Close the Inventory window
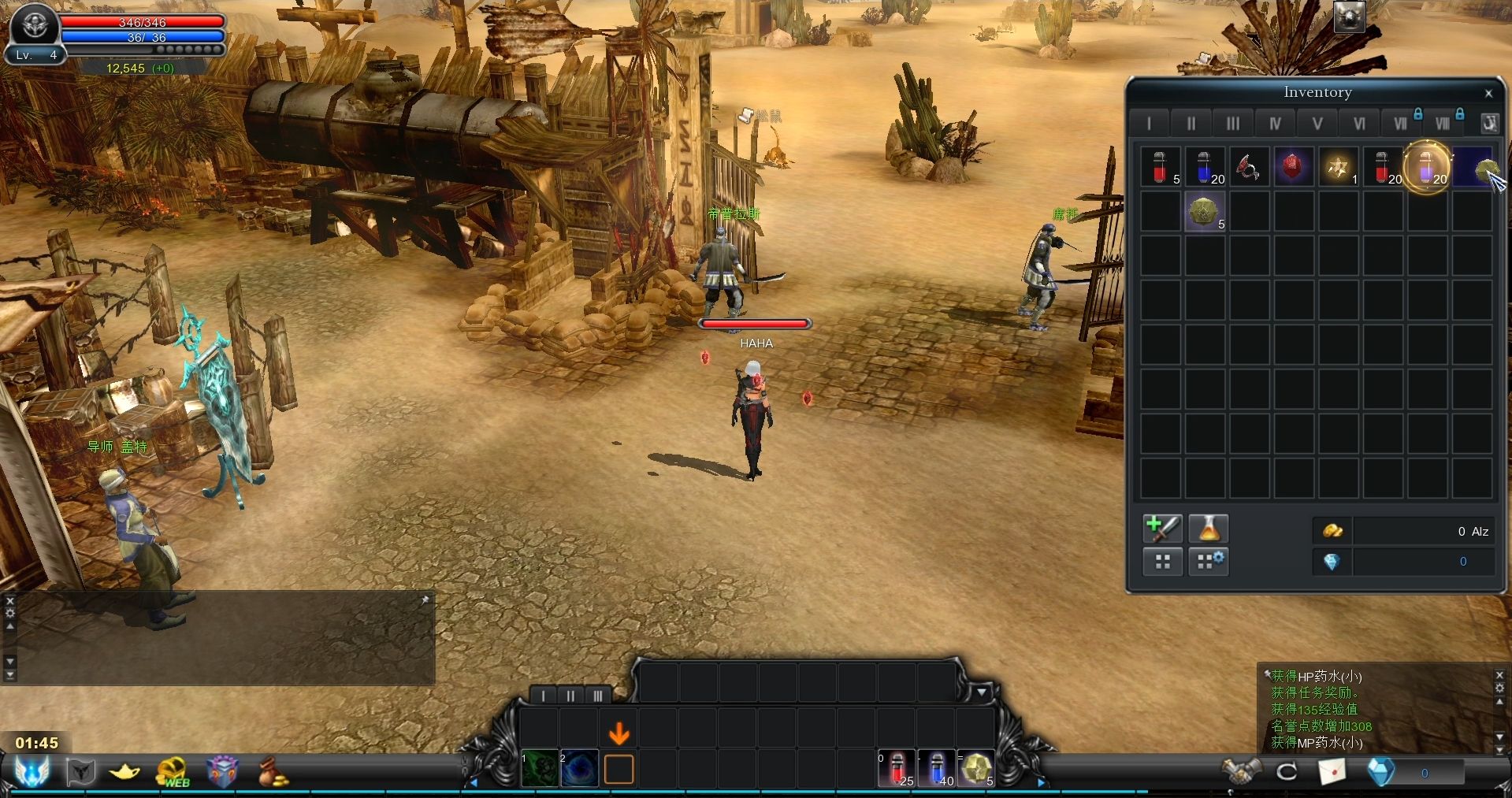This screenshot has width=1512, height=798. coord(1488,94)
